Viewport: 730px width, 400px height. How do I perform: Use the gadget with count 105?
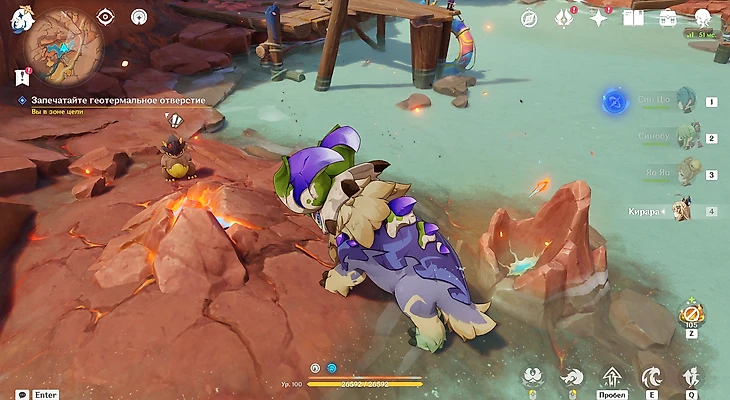(x=691, y=314)
